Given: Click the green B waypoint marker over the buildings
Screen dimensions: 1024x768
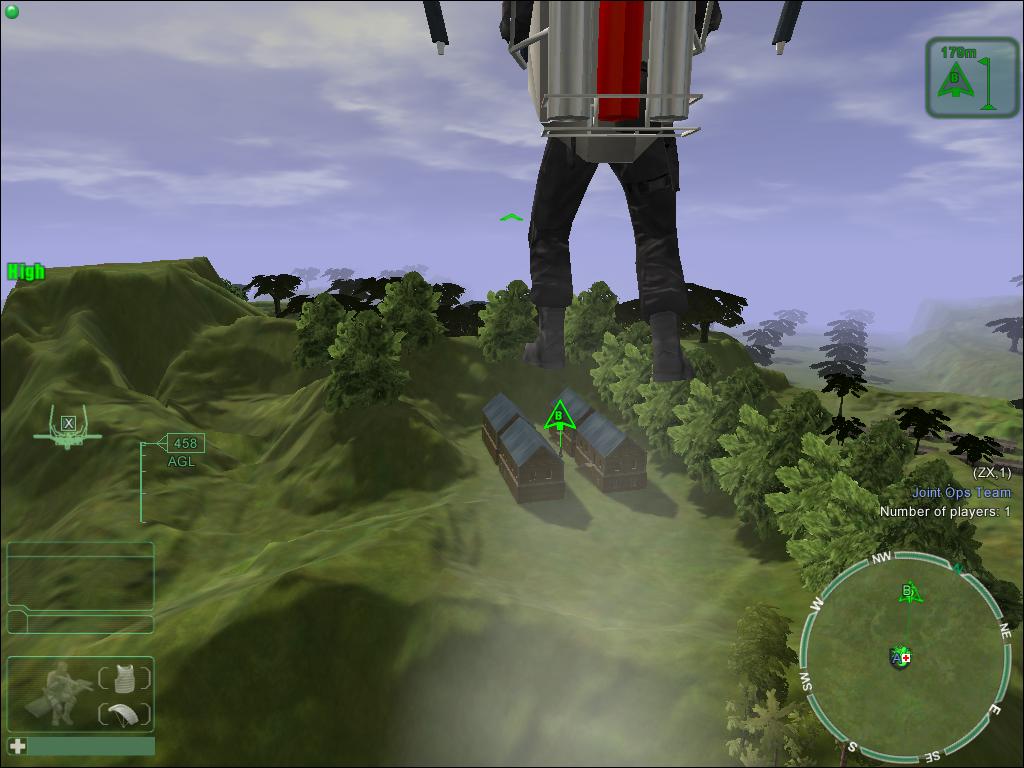Looking at the screenshot, I should (x=560, y=415).
